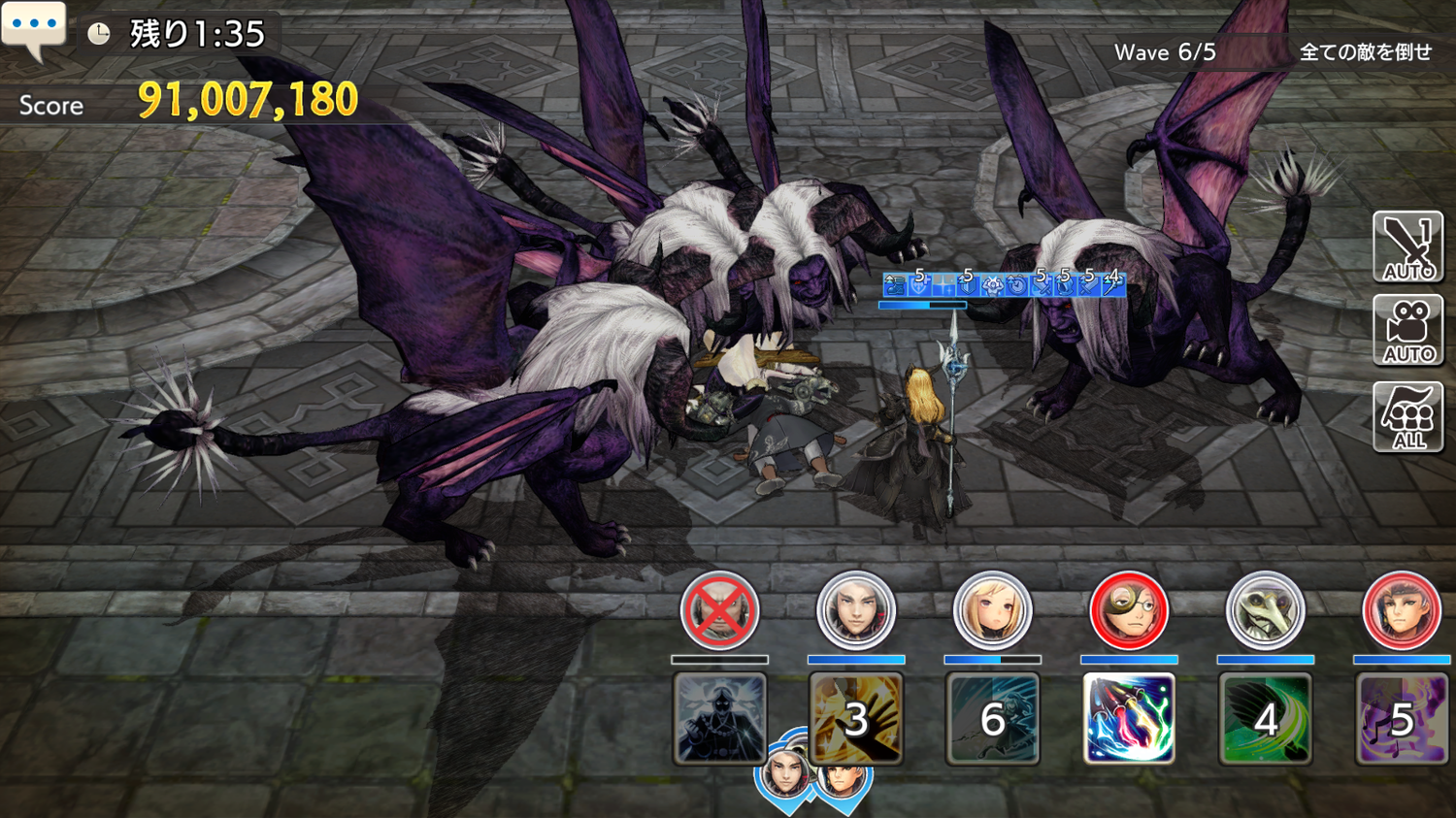Image resolution: width=1456 pixels, height=818 pixels.
Task: Select the plague-doctor mask character portrait
Action: pyautogui.click(x=1265, y=611)
